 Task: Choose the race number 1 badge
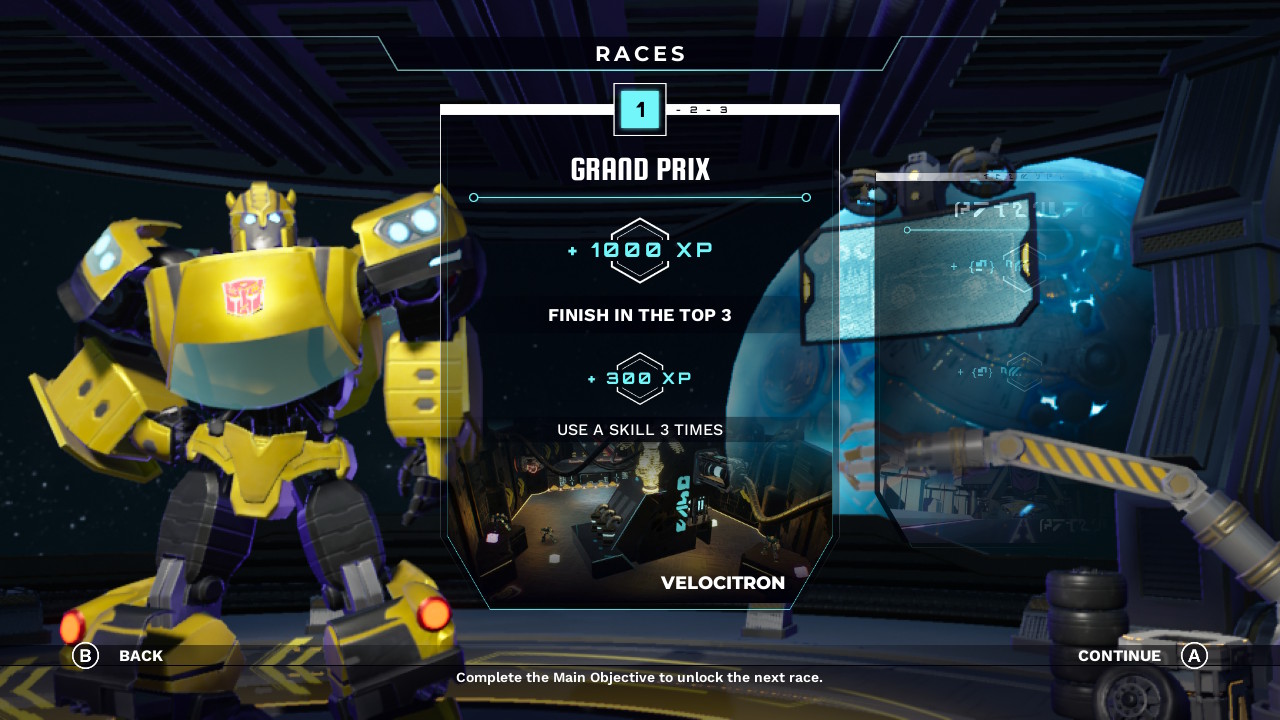[x=640, y=110]
